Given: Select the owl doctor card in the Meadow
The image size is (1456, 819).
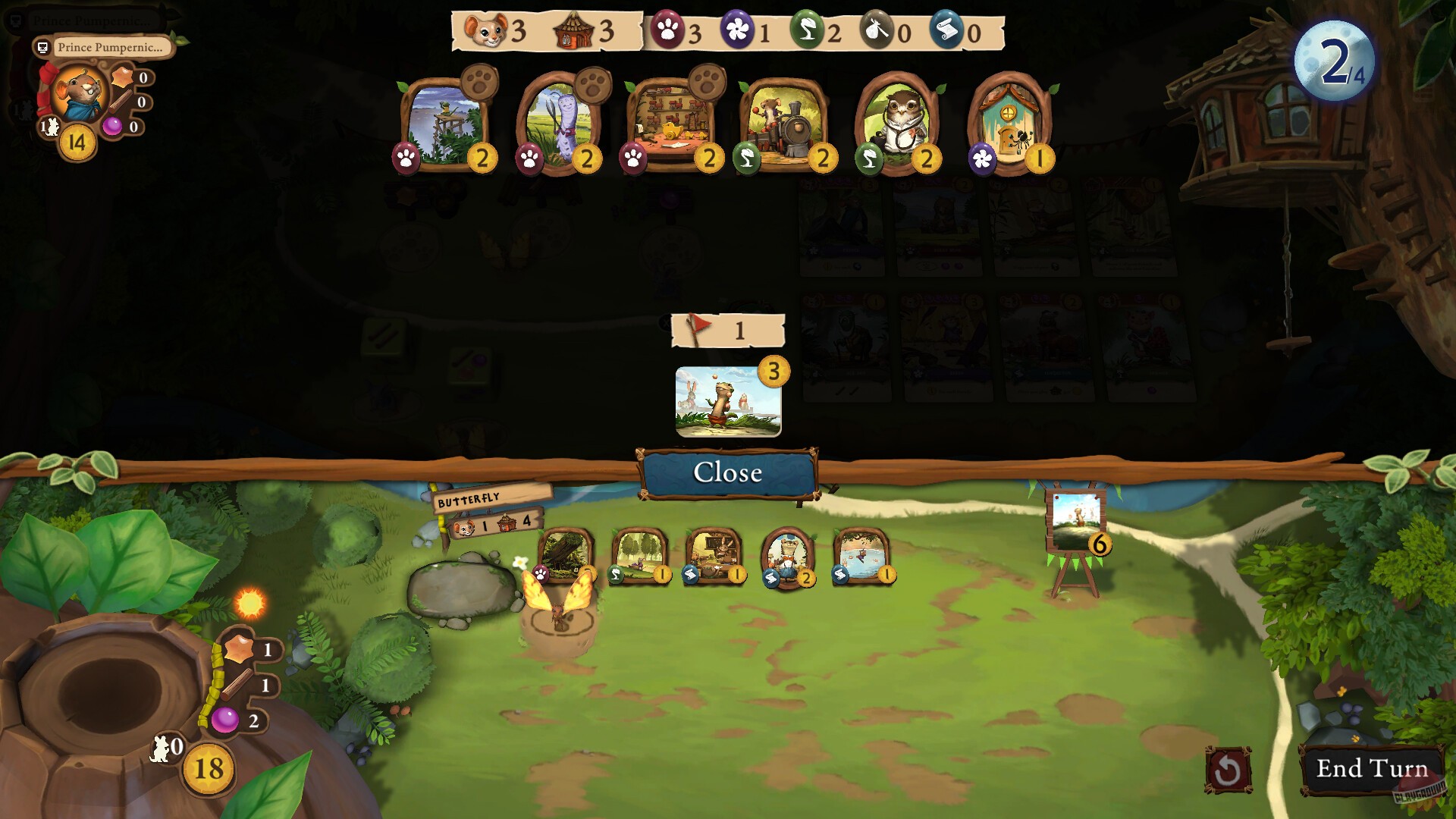Looking at the screenshot, I should 902,125.
